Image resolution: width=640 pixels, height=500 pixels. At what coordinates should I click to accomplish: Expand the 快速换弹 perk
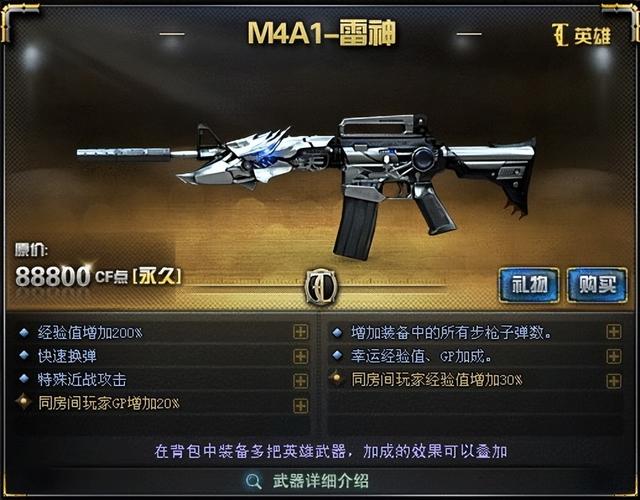300,356
